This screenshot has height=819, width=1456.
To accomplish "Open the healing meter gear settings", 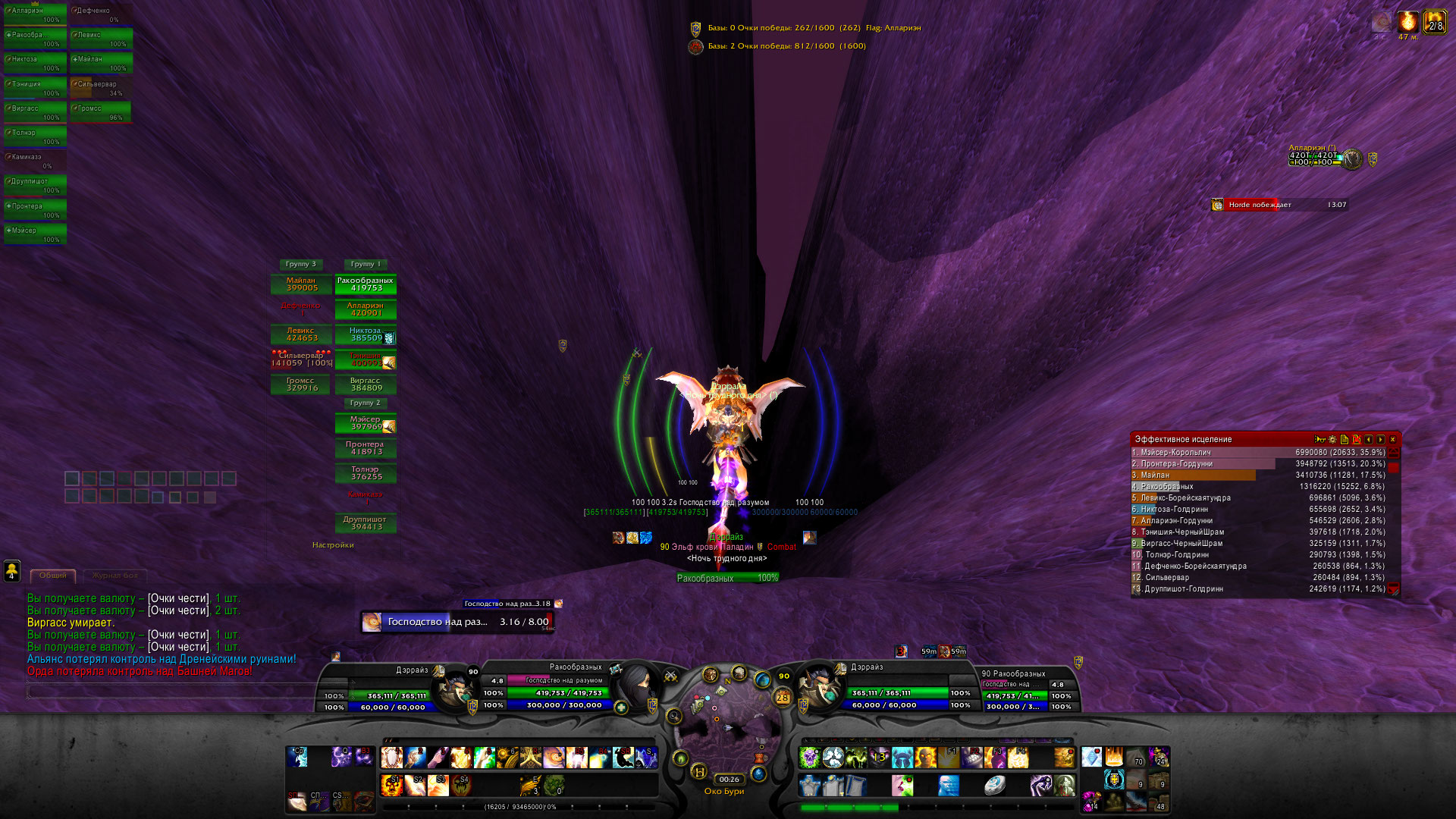I will point(1332,440).
